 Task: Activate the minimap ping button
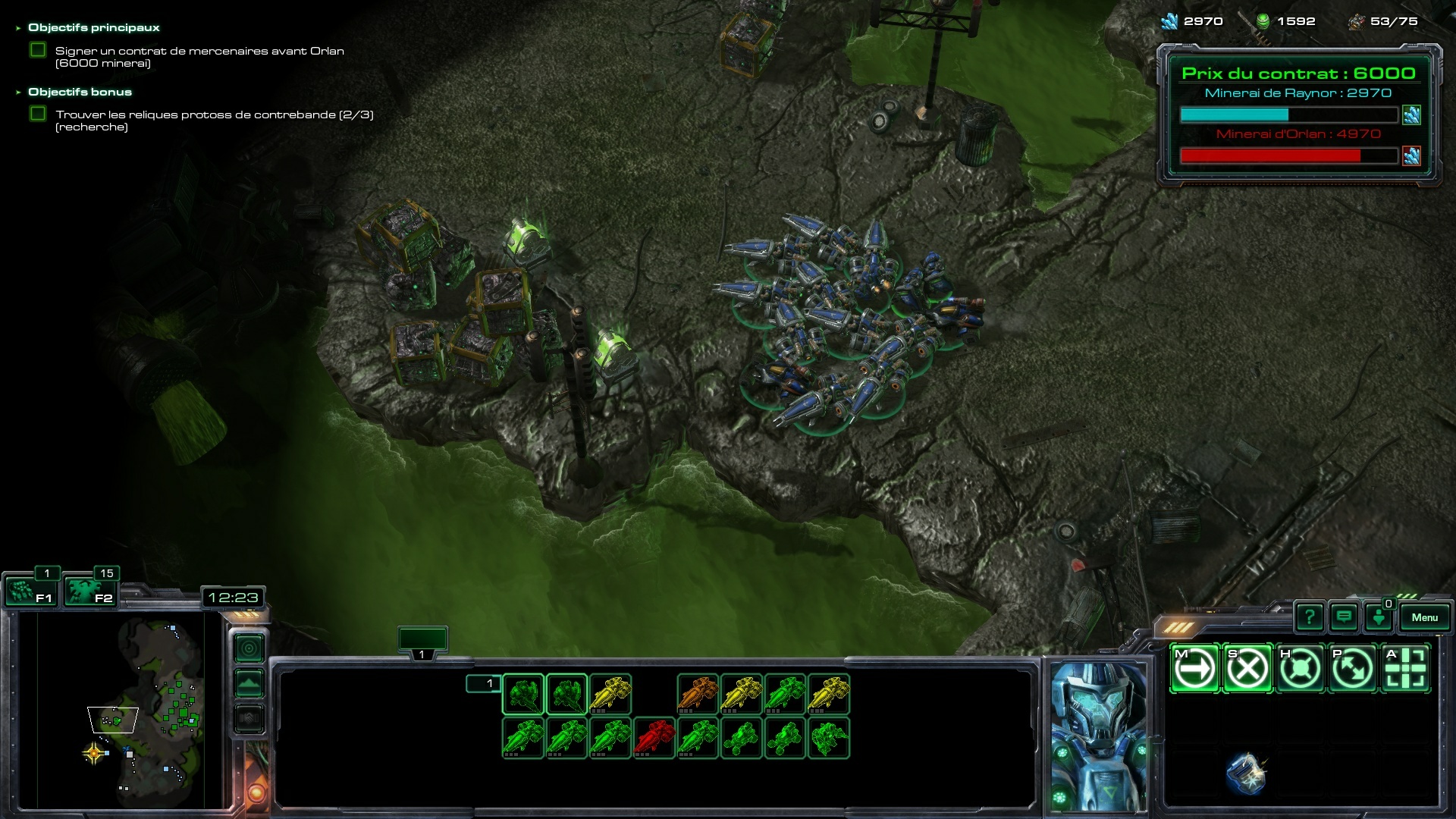tap(249, 648)
